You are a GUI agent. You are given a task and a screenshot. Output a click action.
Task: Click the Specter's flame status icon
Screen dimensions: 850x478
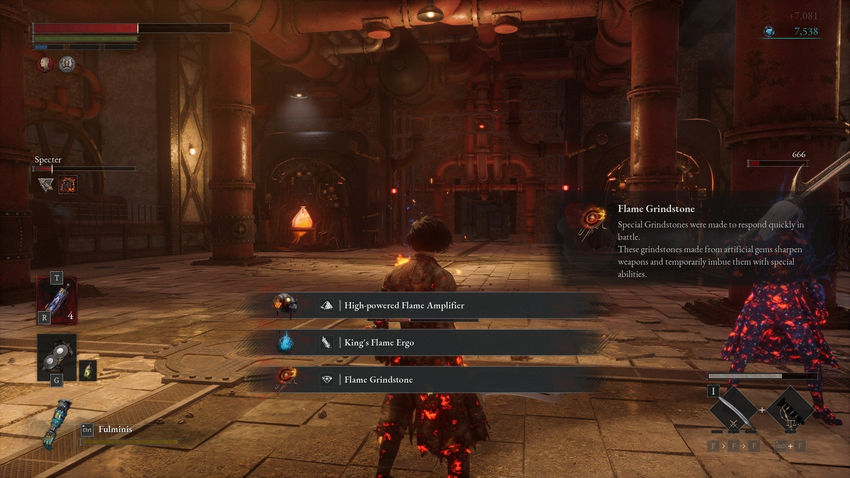[x=68, y=184]
